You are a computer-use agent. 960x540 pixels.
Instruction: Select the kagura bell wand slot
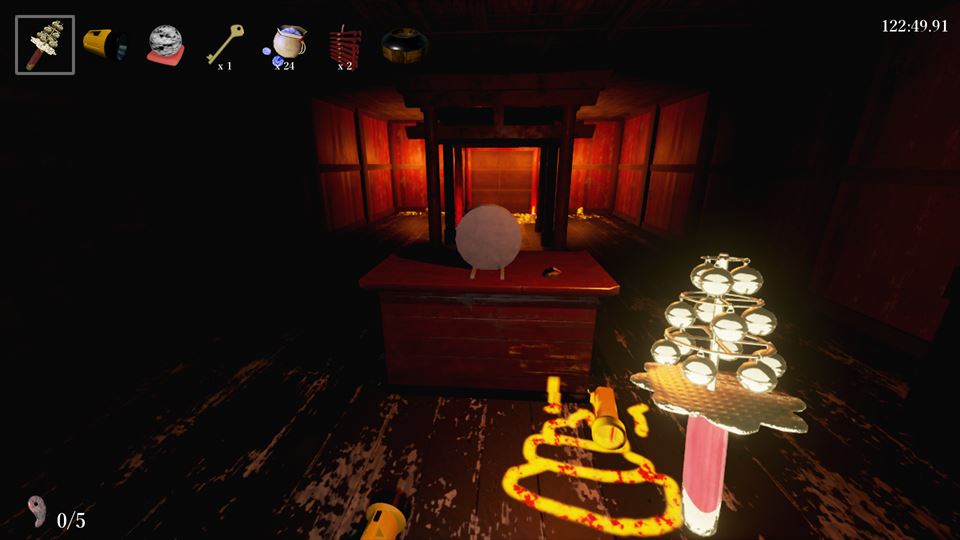coord(45,45)
